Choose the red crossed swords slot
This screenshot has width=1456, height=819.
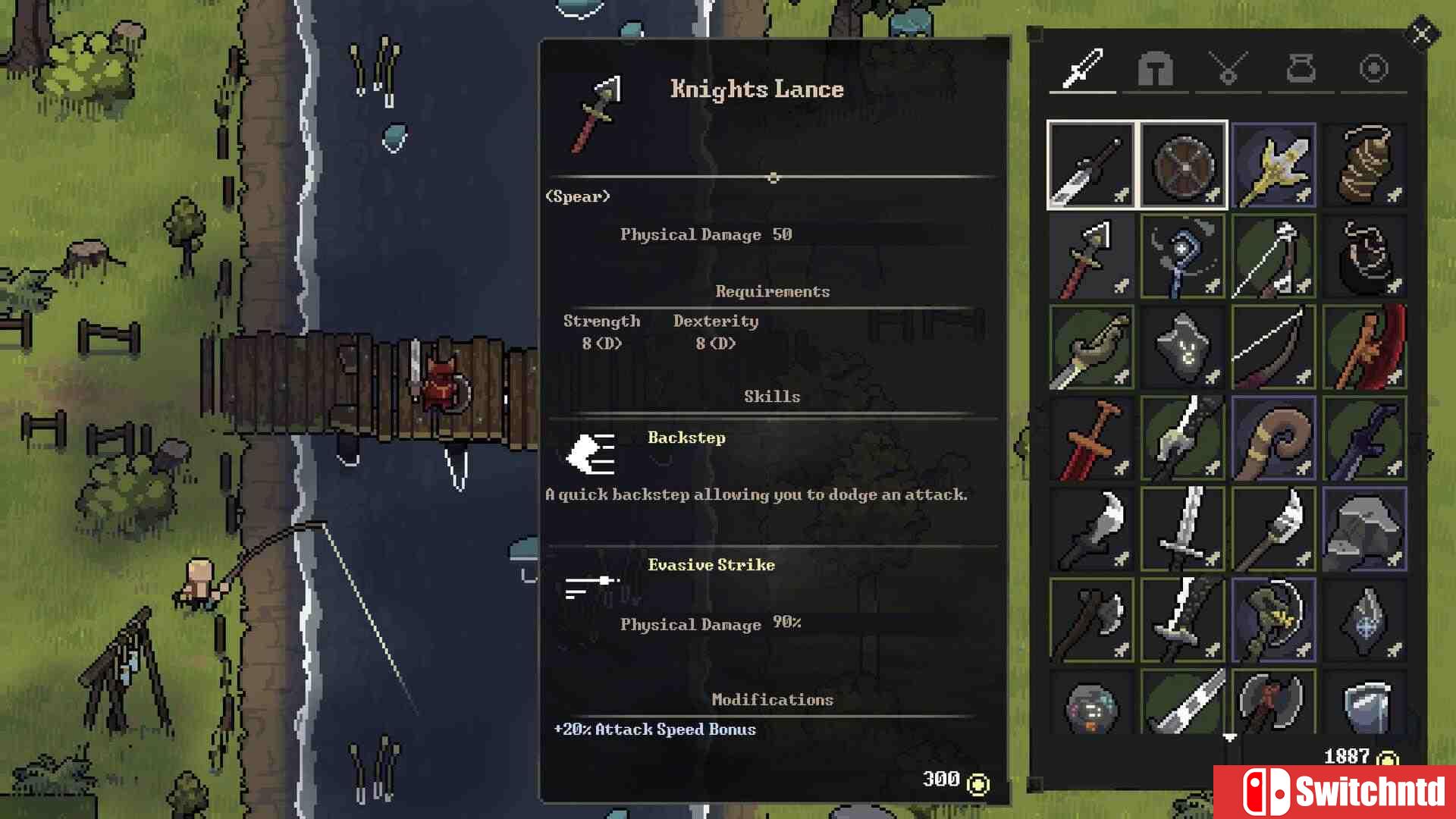click(1091, 438)
